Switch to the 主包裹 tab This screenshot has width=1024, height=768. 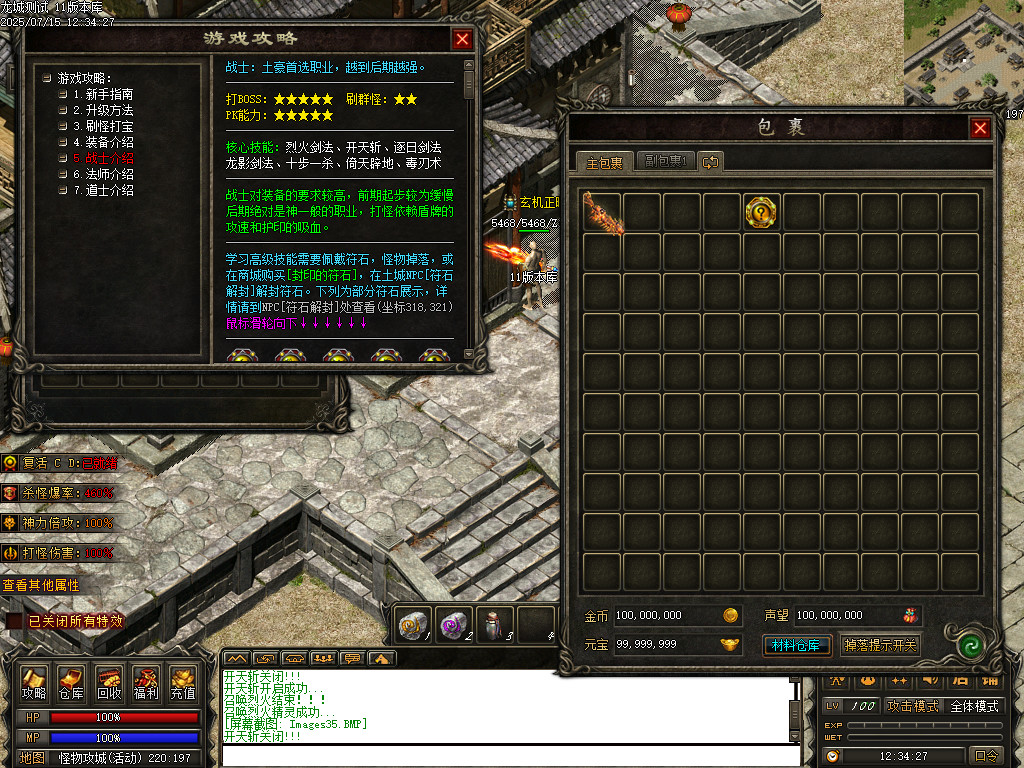point(604,162)
